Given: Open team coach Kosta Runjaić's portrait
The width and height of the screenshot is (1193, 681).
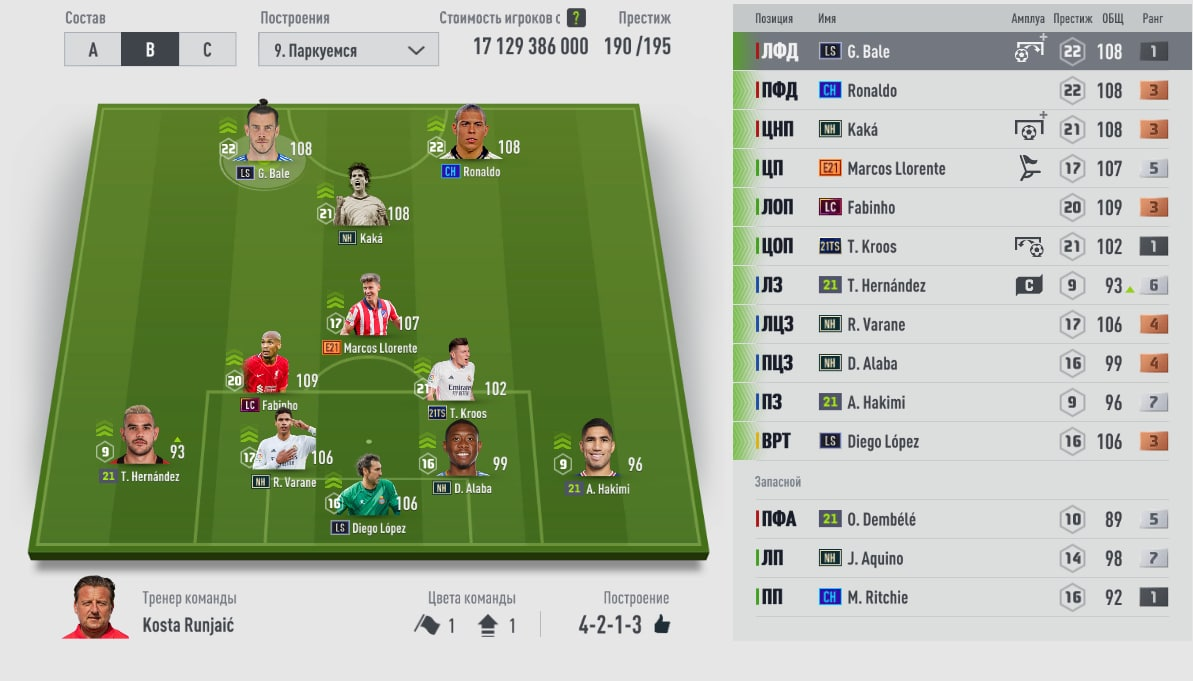Looking at the screenshot, I should [x=95, y=608].
